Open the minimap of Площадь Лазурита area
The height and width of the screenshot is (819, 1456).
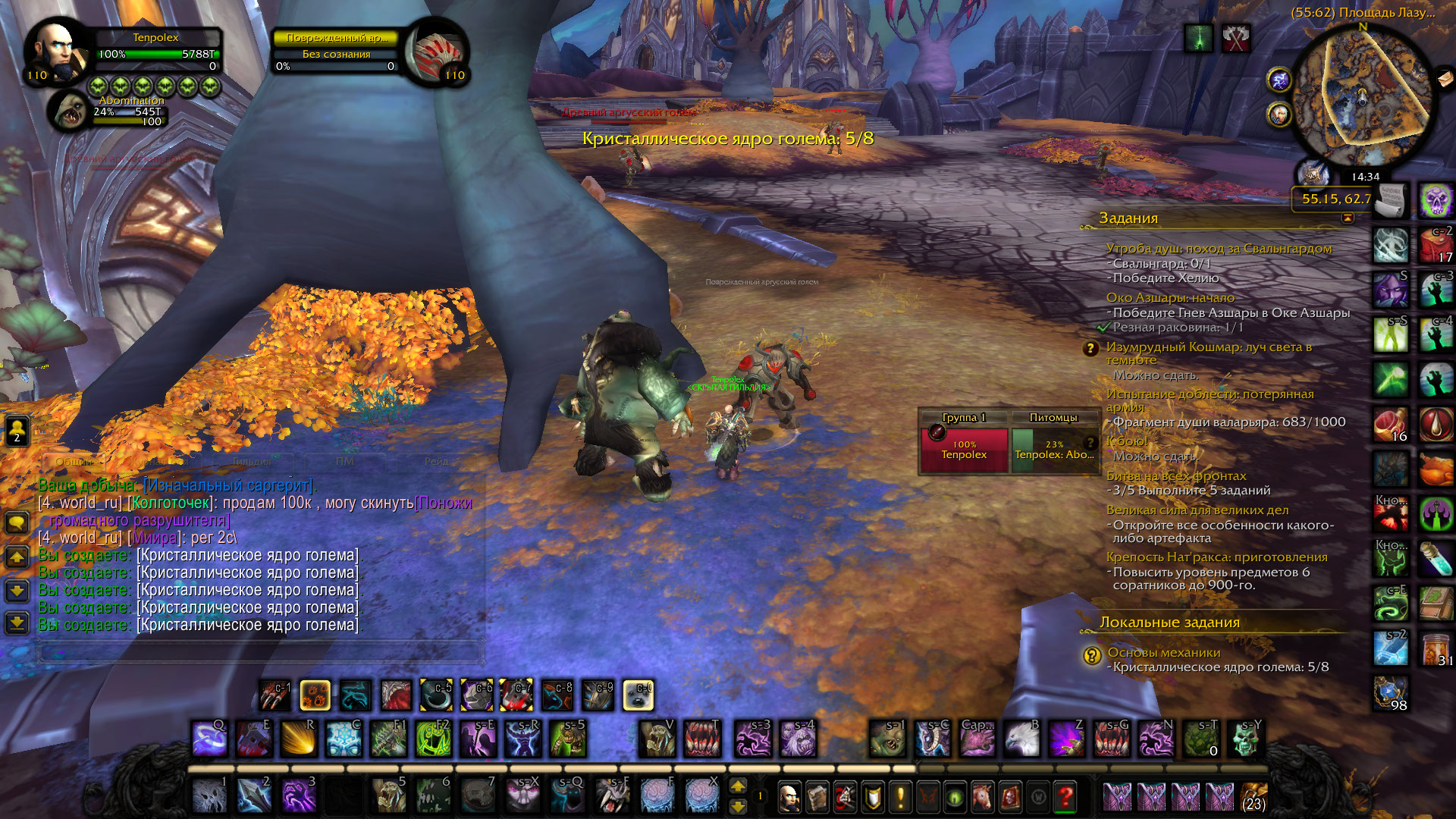click(1363, 99)
